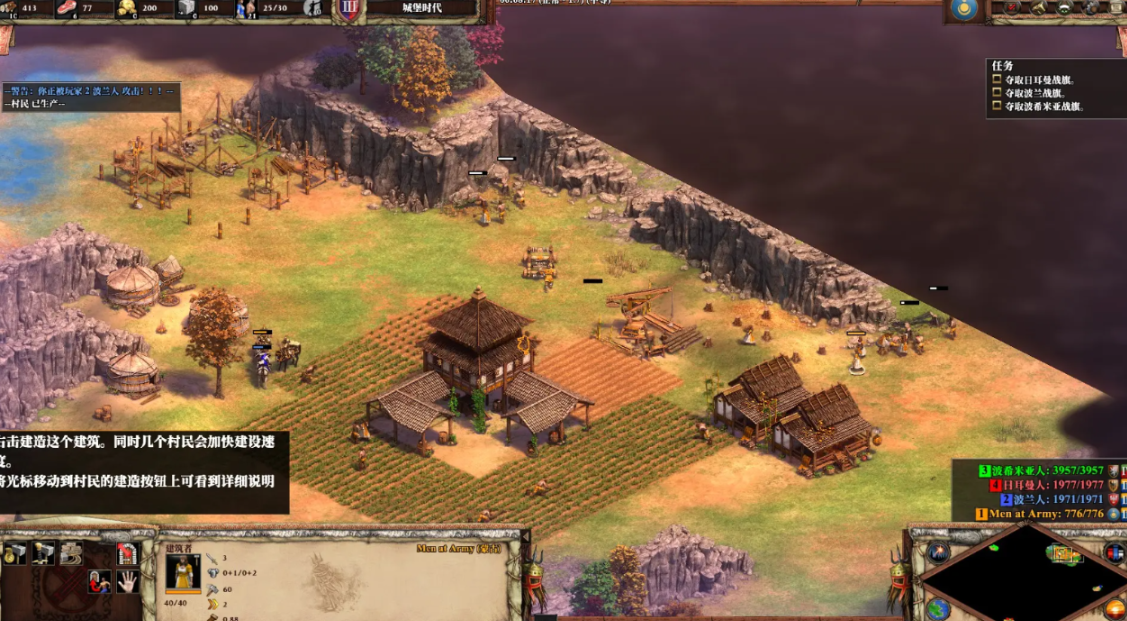Screen dimensions: 1127x621
Task: Click the orange sun button beside minimap
Action: 1114,608
